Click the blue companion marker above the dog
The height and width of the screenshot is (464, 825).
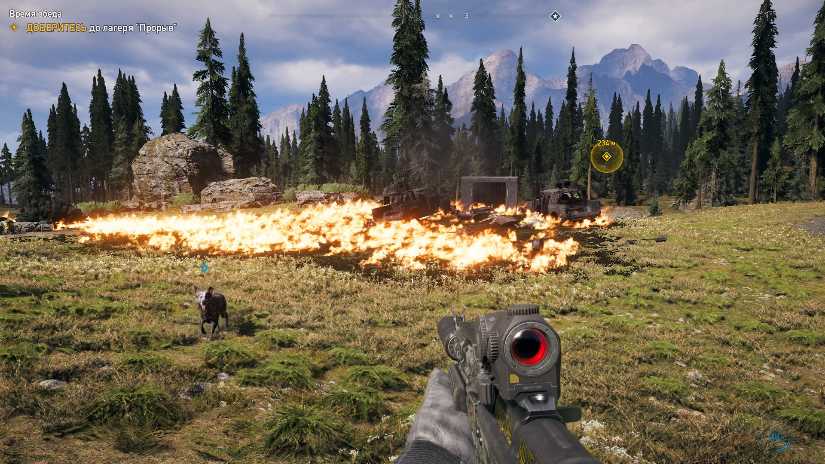204,267
